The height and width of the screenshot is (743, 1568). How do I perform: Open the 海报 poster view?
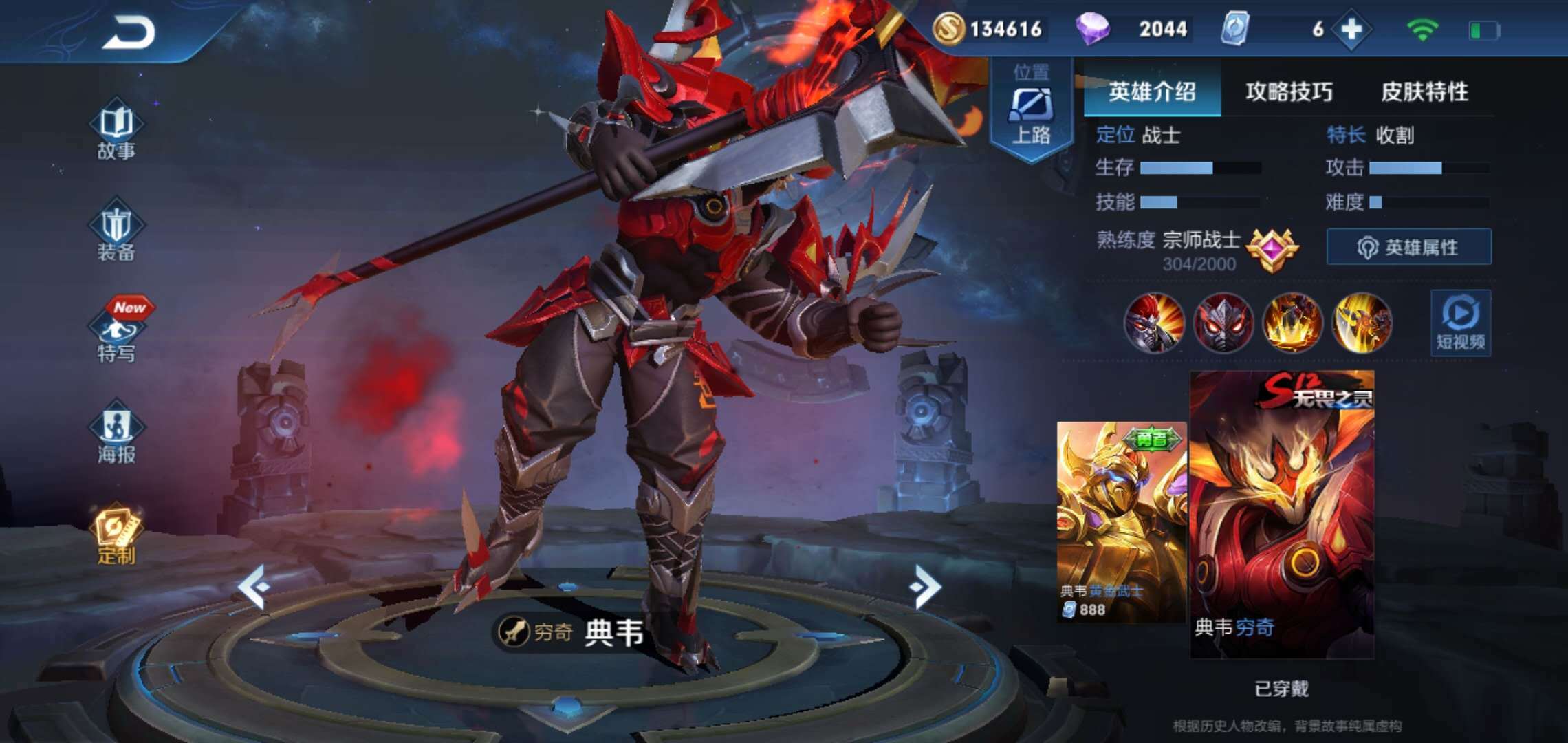click(x=116, y=435)
